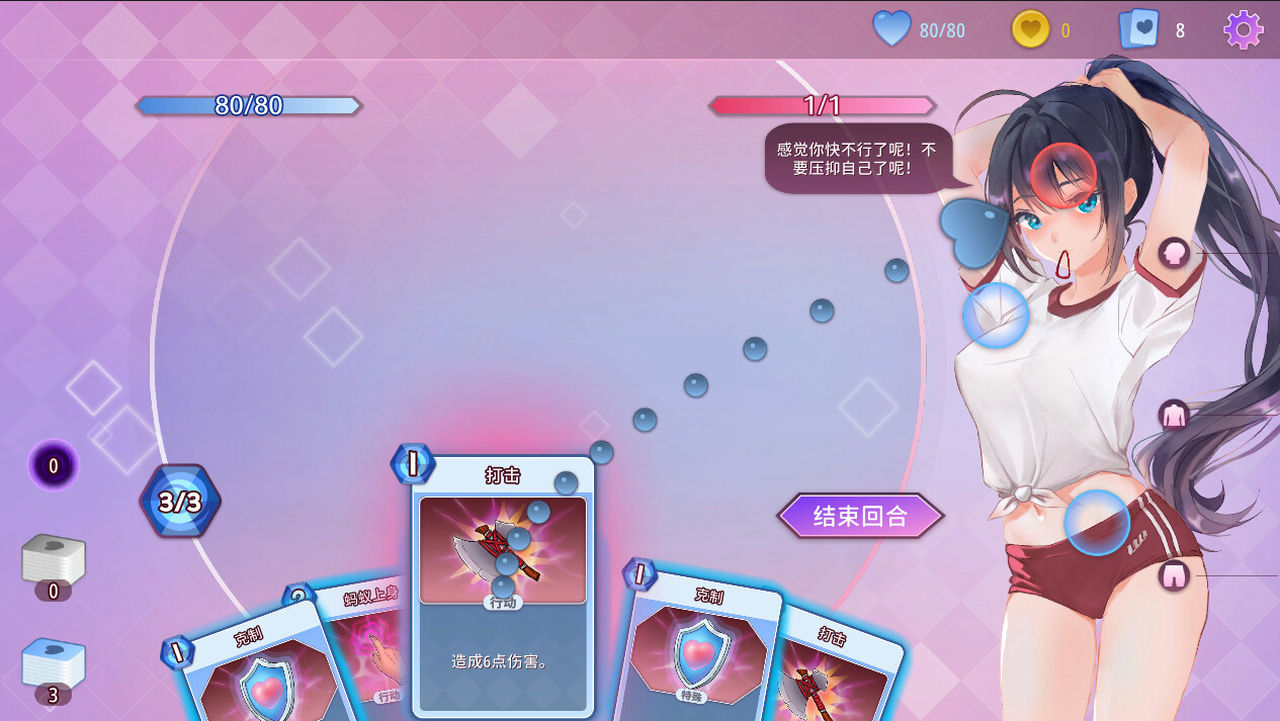1280x721 pixels.
Task: Select the purple orb showing 0
Action: (x=53, y=466)
